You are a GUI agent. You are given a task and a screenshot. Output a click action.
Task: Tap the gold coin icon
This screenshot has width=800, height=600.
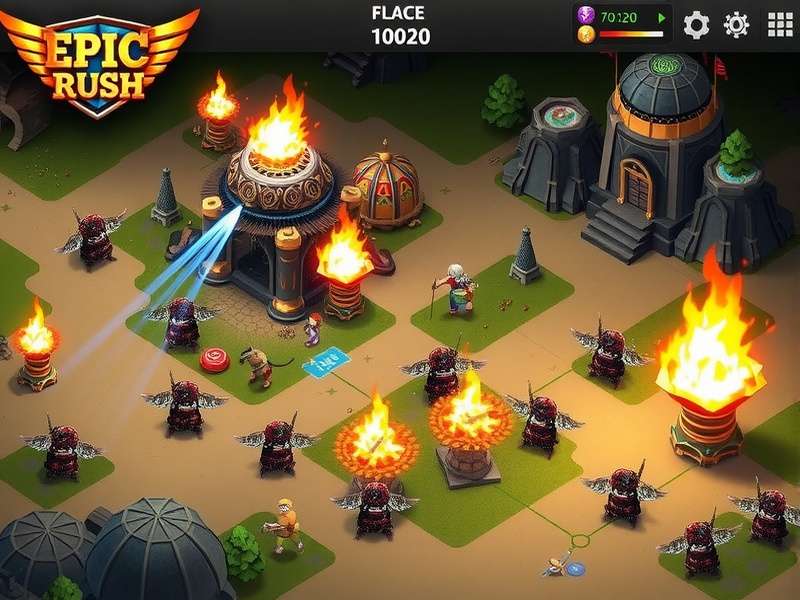(x=586, y=34)
